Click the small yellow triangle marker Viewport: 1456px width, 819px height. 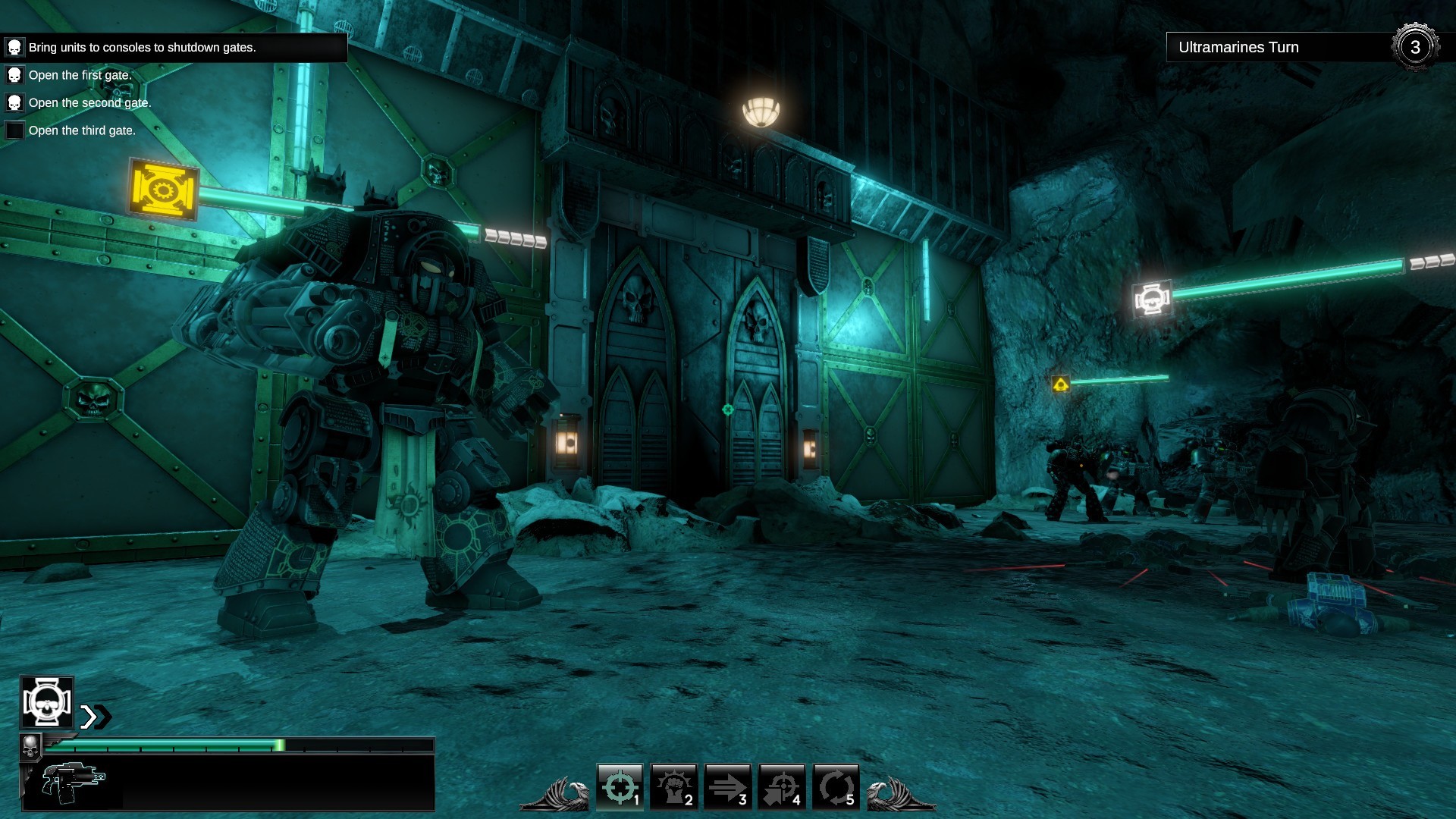[x=1060, y=384]
